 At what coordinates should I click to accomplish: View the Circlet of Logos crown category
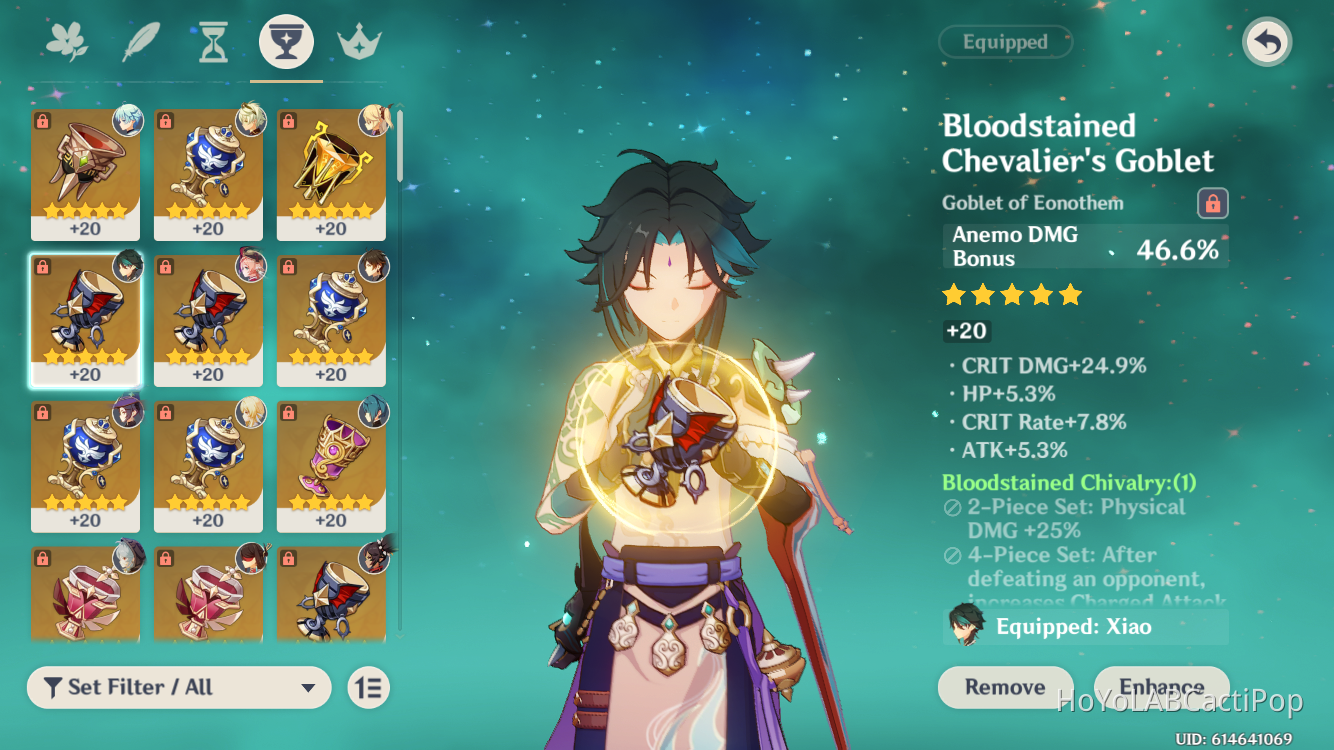coord(359,40)
